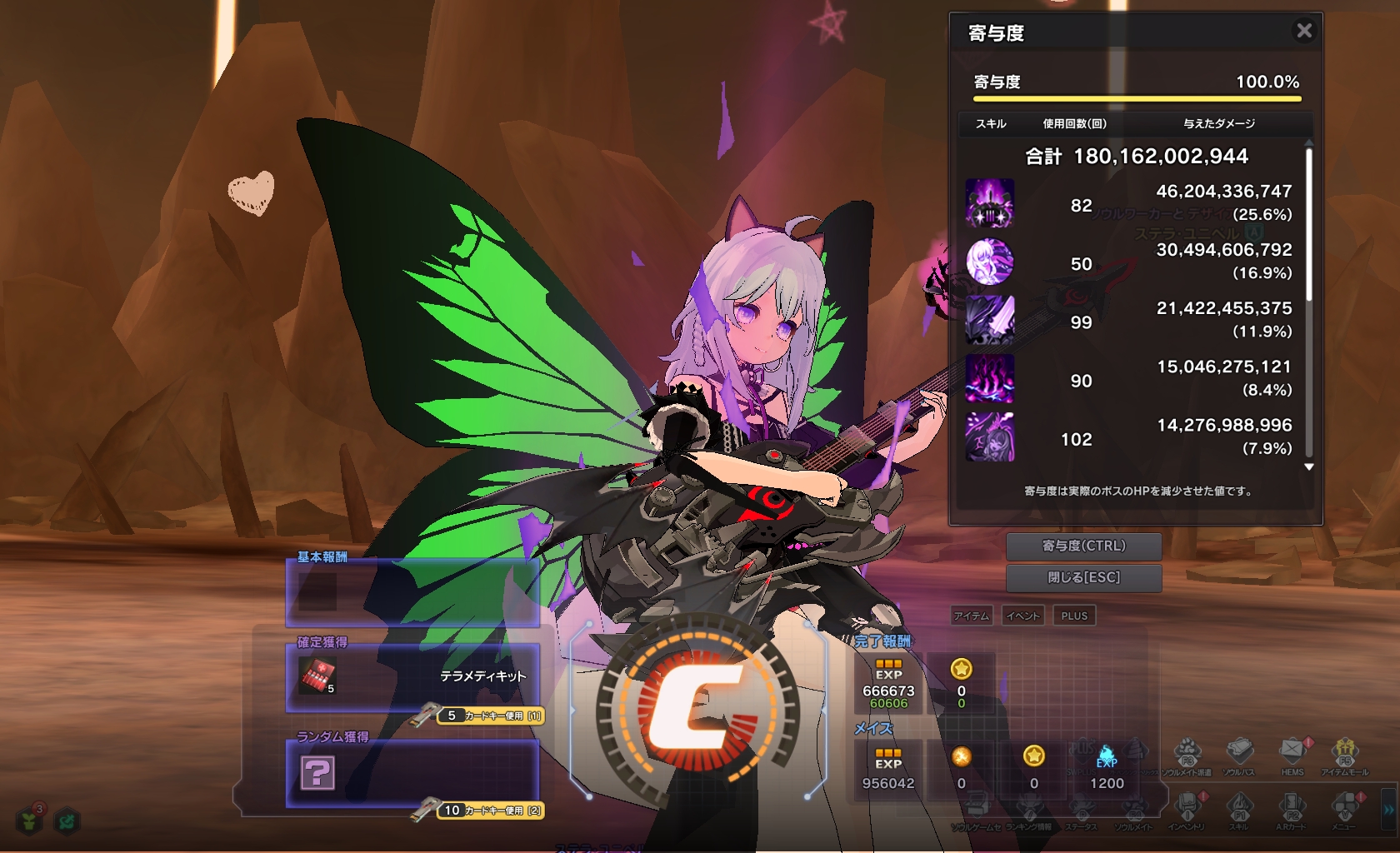This screenshot has height=853, width=1400.
Task: Open the インベントリ inventory icon
Action: pyautogui.click(x=1186, y=806)
